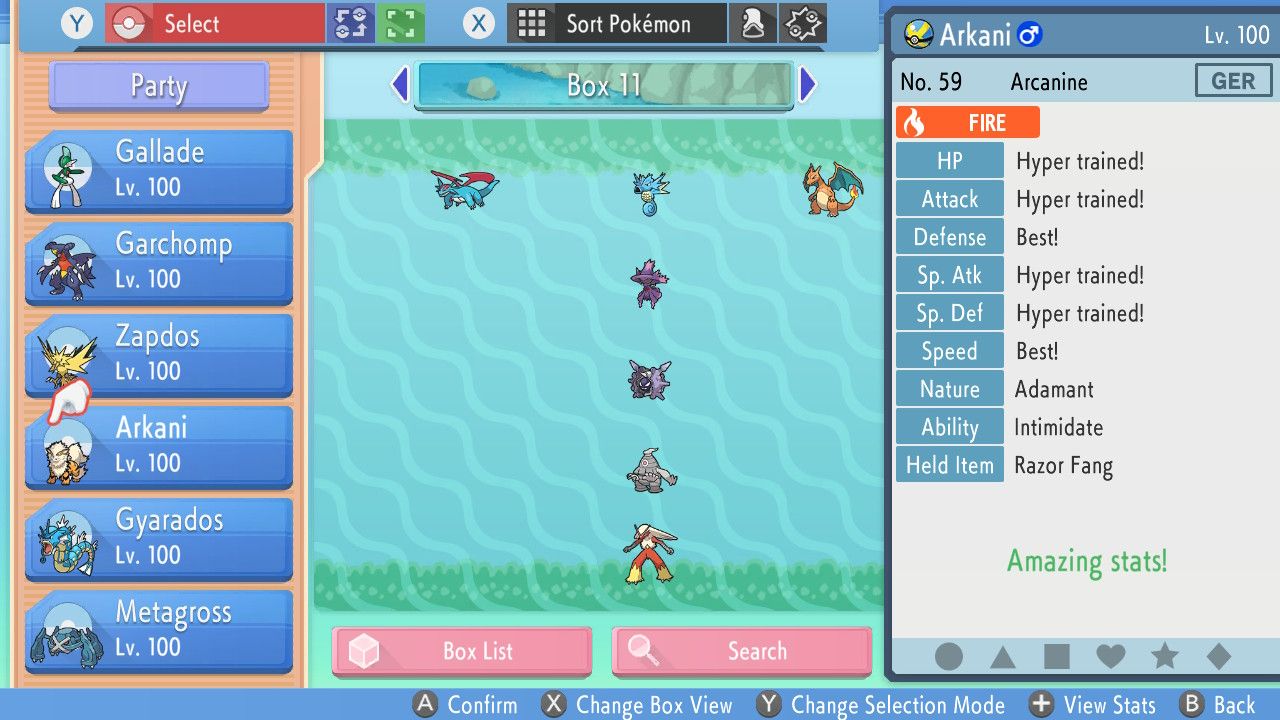Click the Fire type badge on Arkani's summary

coord(966,122)
